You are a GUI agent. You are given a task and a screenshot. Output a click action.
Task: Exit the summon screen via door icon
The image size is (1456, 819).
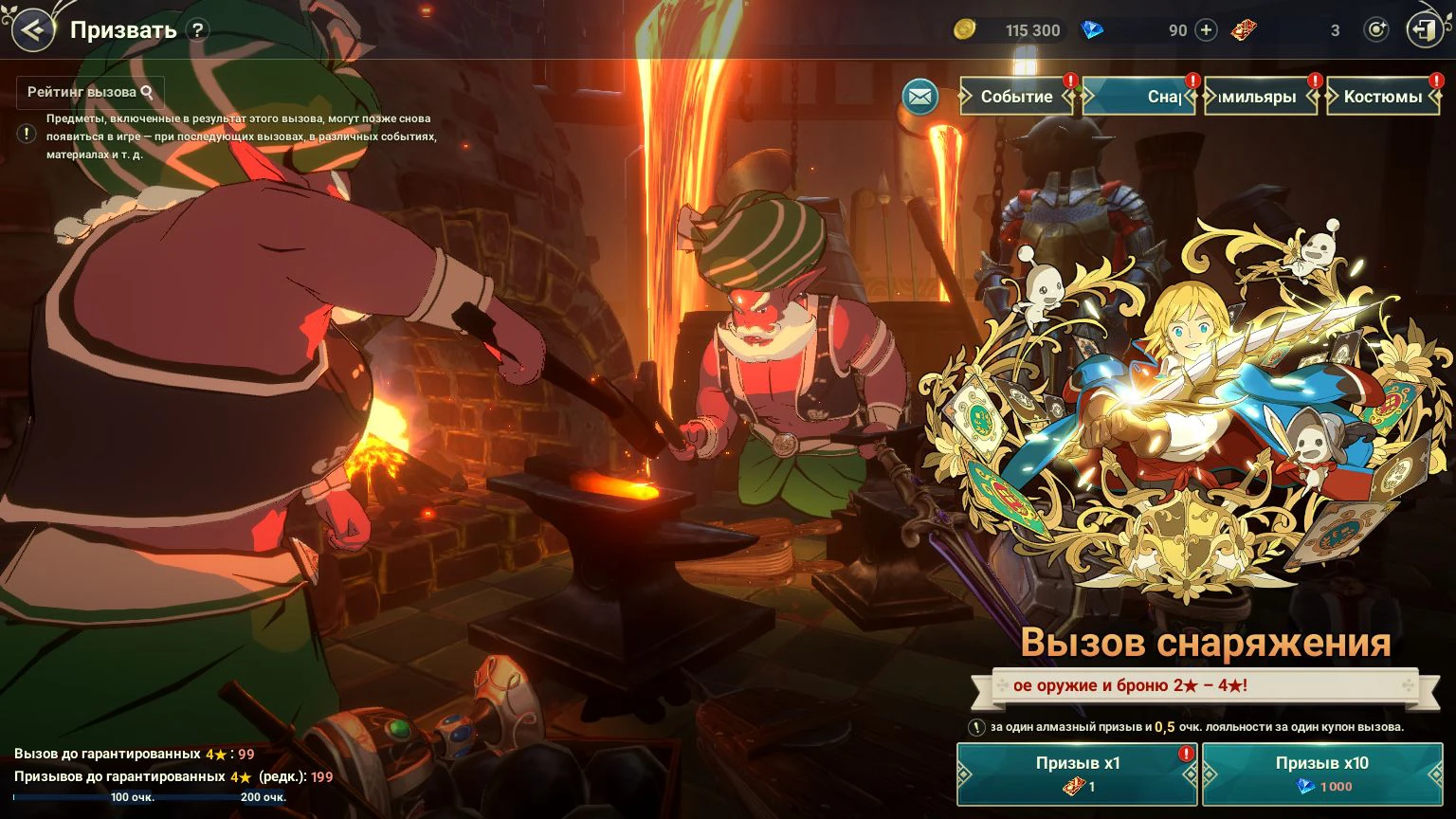(x=1424, y=30)
